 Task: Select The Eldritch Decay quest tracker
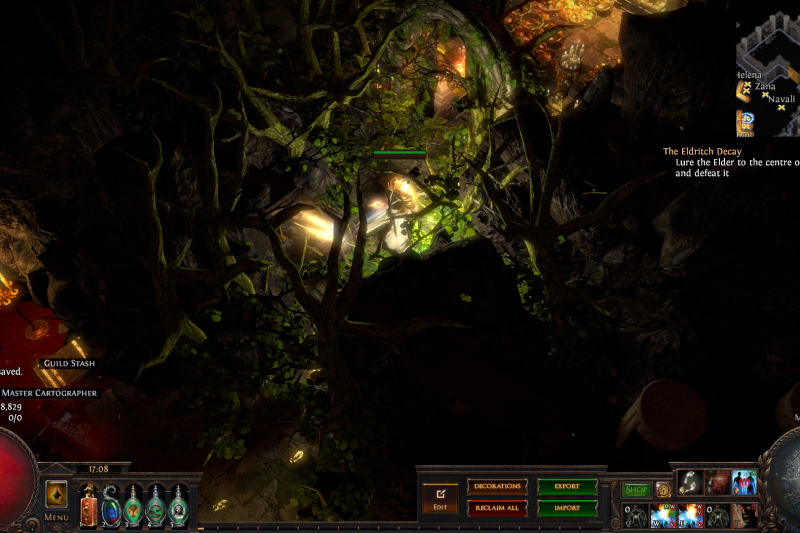pyautogui.click(x=702, y=152)
